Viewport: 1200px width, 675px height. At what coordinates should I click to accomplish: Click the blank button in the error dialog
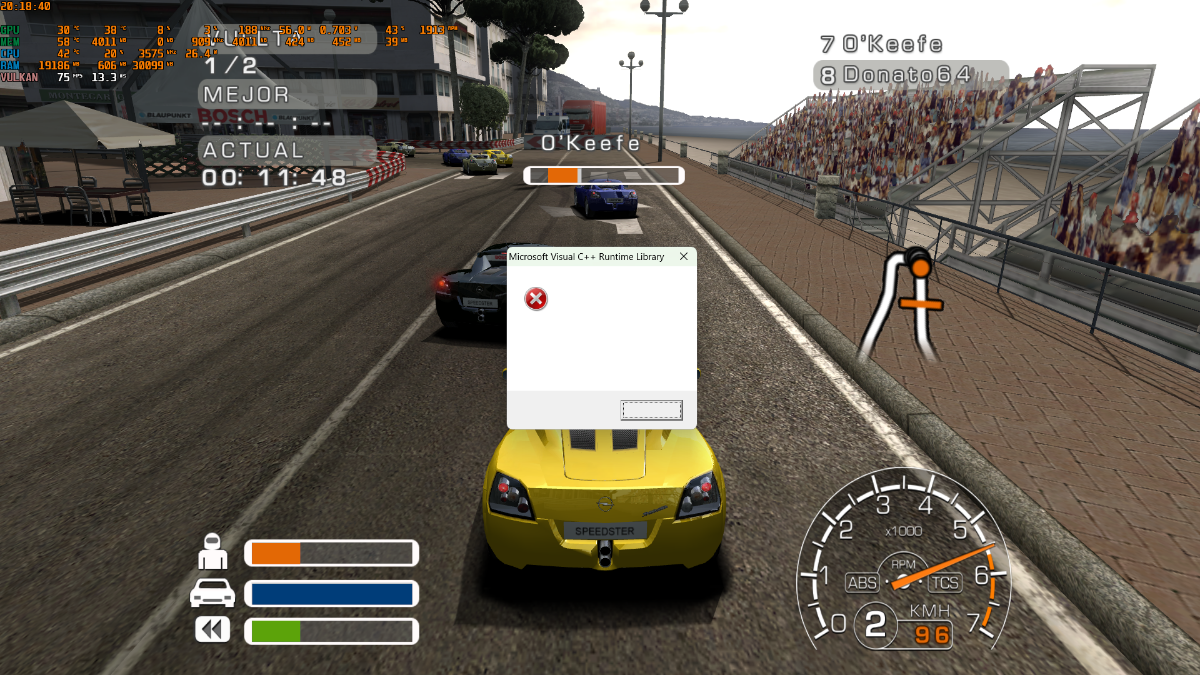coord(651,410)
